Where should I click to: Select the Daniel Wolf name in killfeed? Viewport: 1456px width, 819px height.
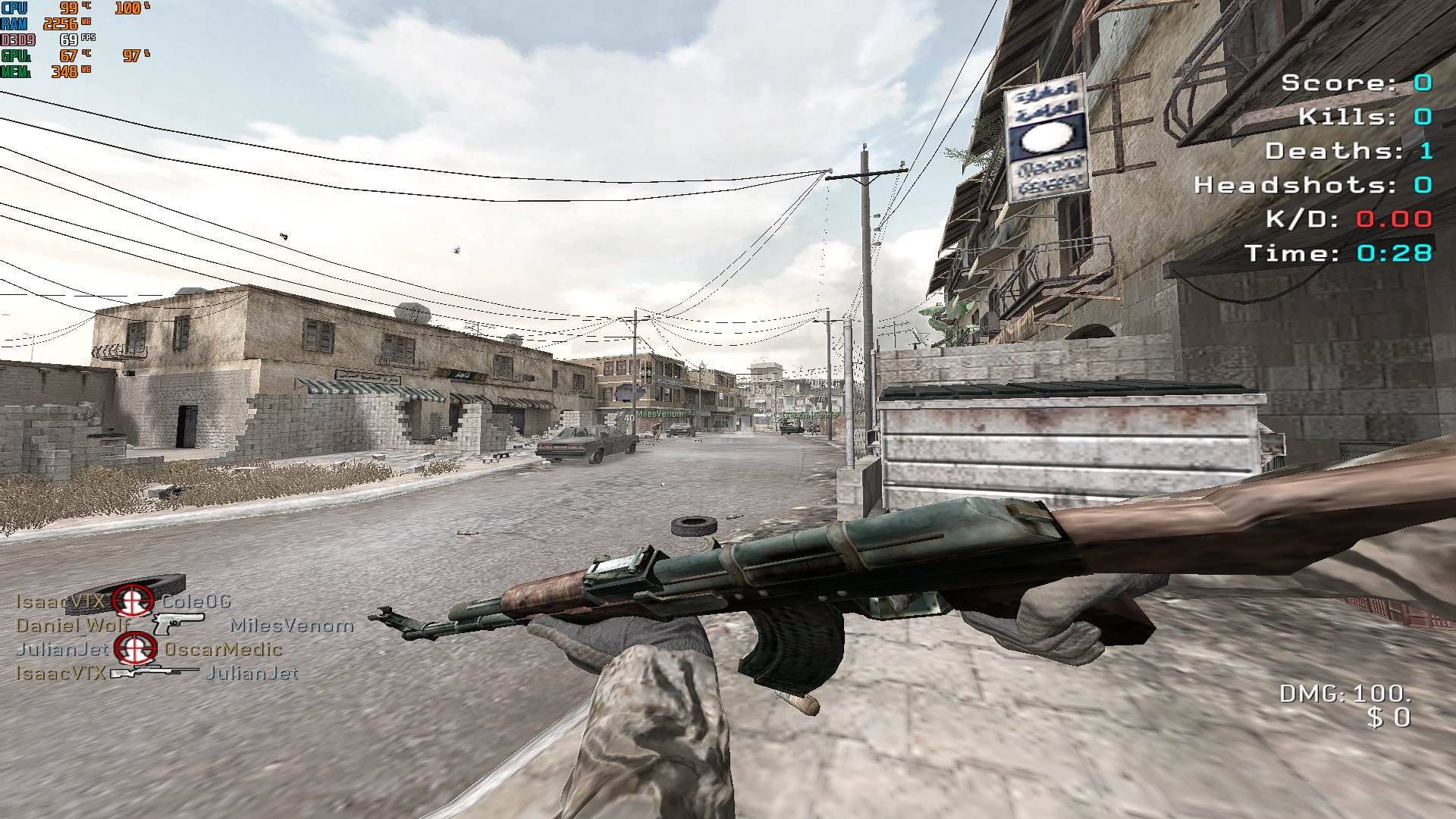point(73,626)
